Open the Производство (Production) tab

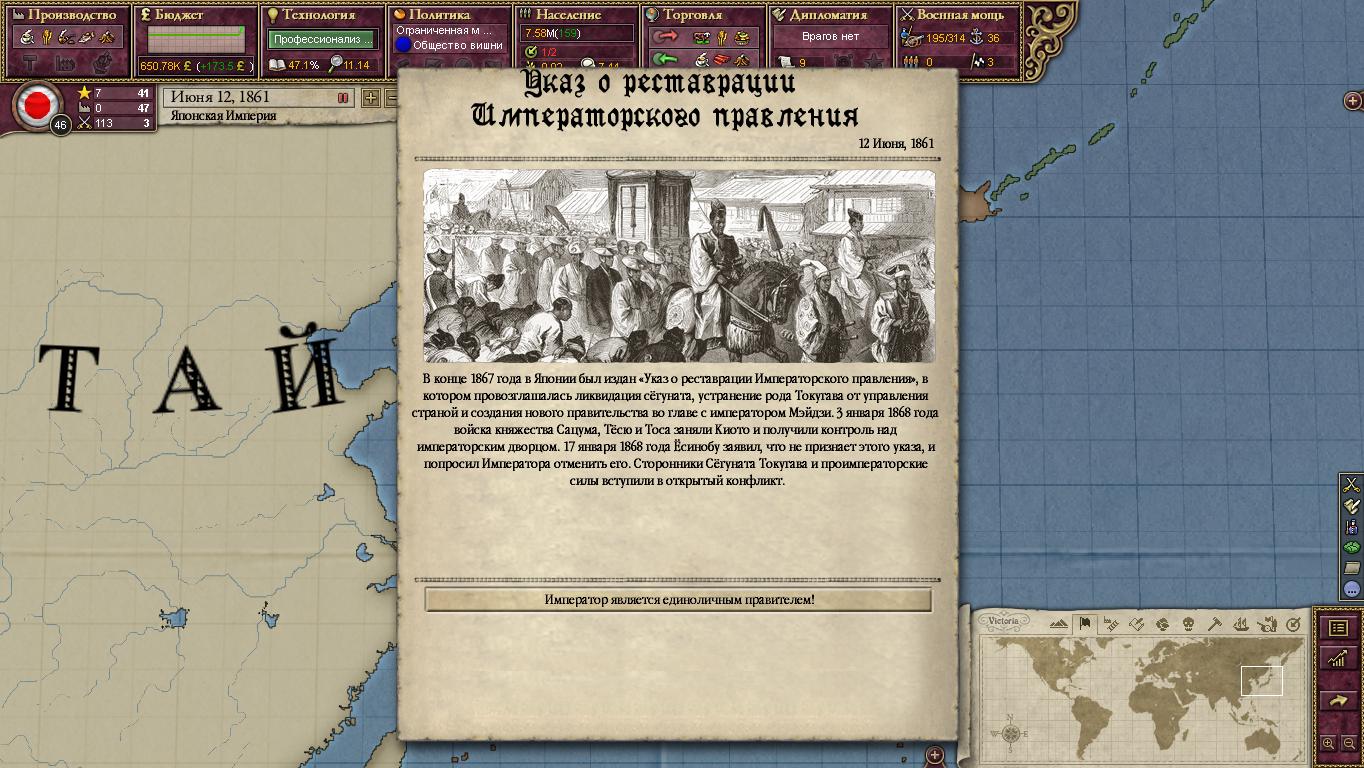pyautogui.click(x=69, y=15)
